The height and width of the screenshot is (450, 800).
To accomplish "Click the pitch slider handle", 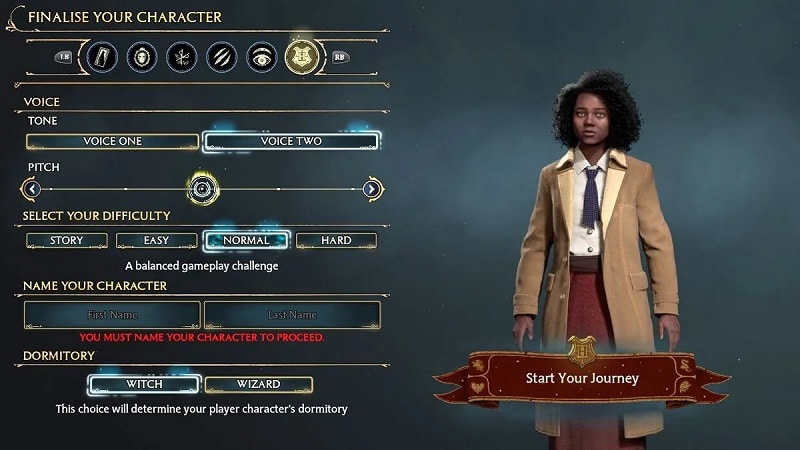I will (x=203, y=188).
